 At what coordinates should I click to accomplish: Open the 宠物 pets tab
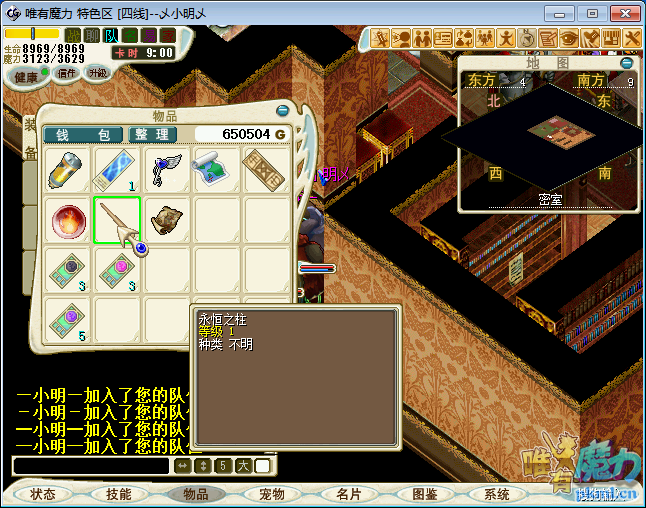[271, 494]
